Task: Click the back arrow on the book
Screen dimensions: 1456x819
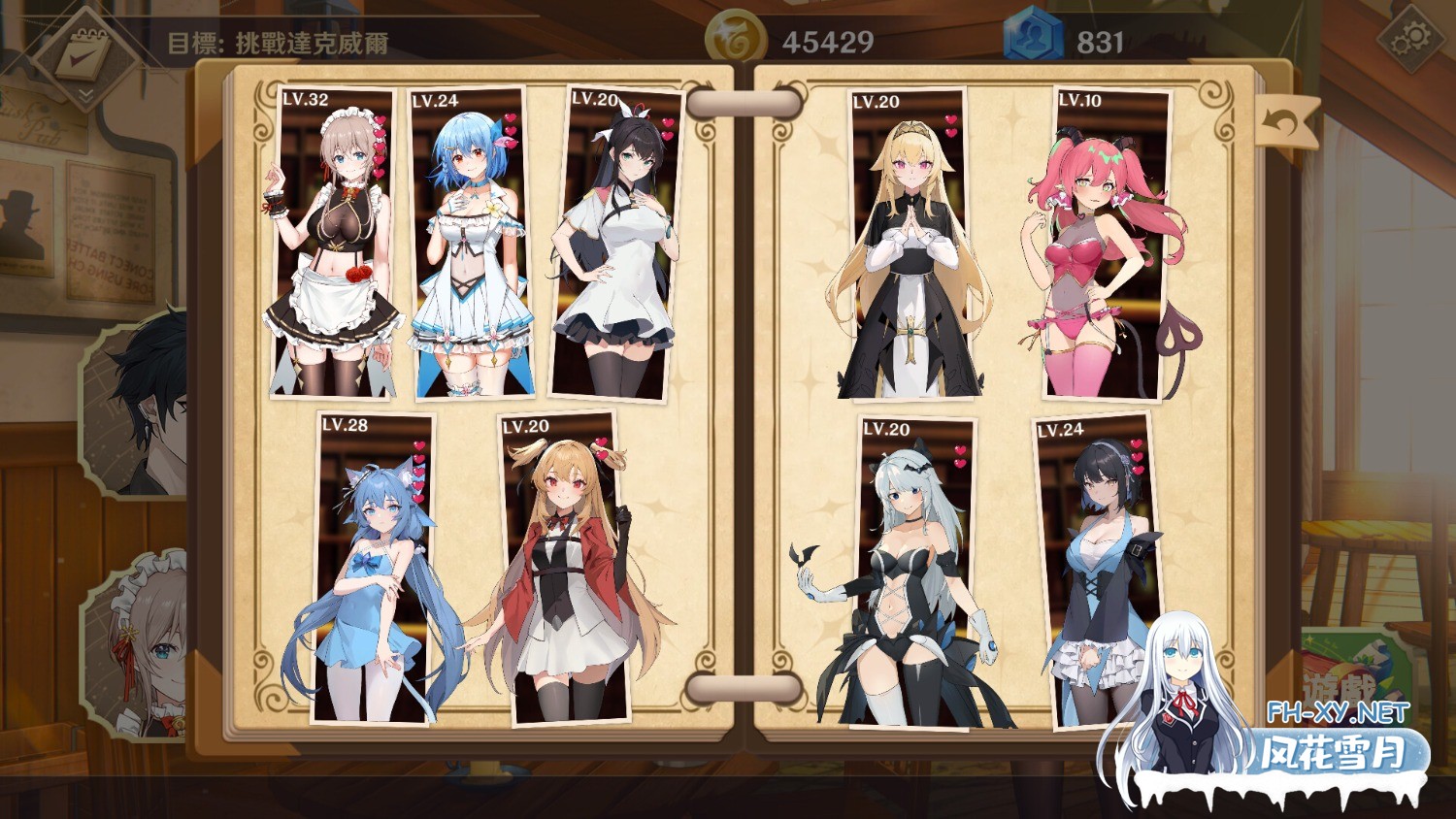Action: [1285, 123]
